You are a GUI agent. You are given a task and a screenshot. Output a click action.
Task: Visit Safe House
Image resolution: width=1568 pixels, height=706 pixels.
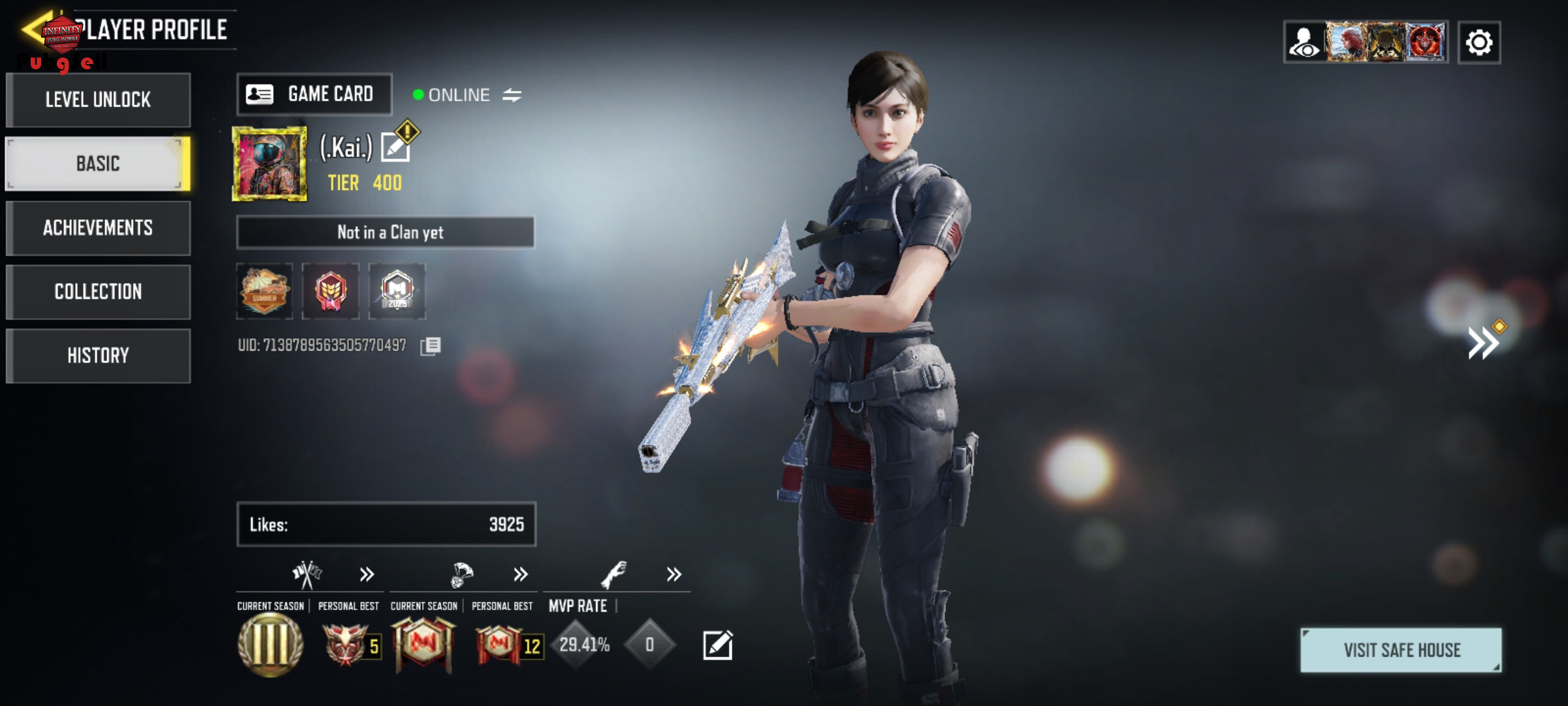coord(1401,650)
